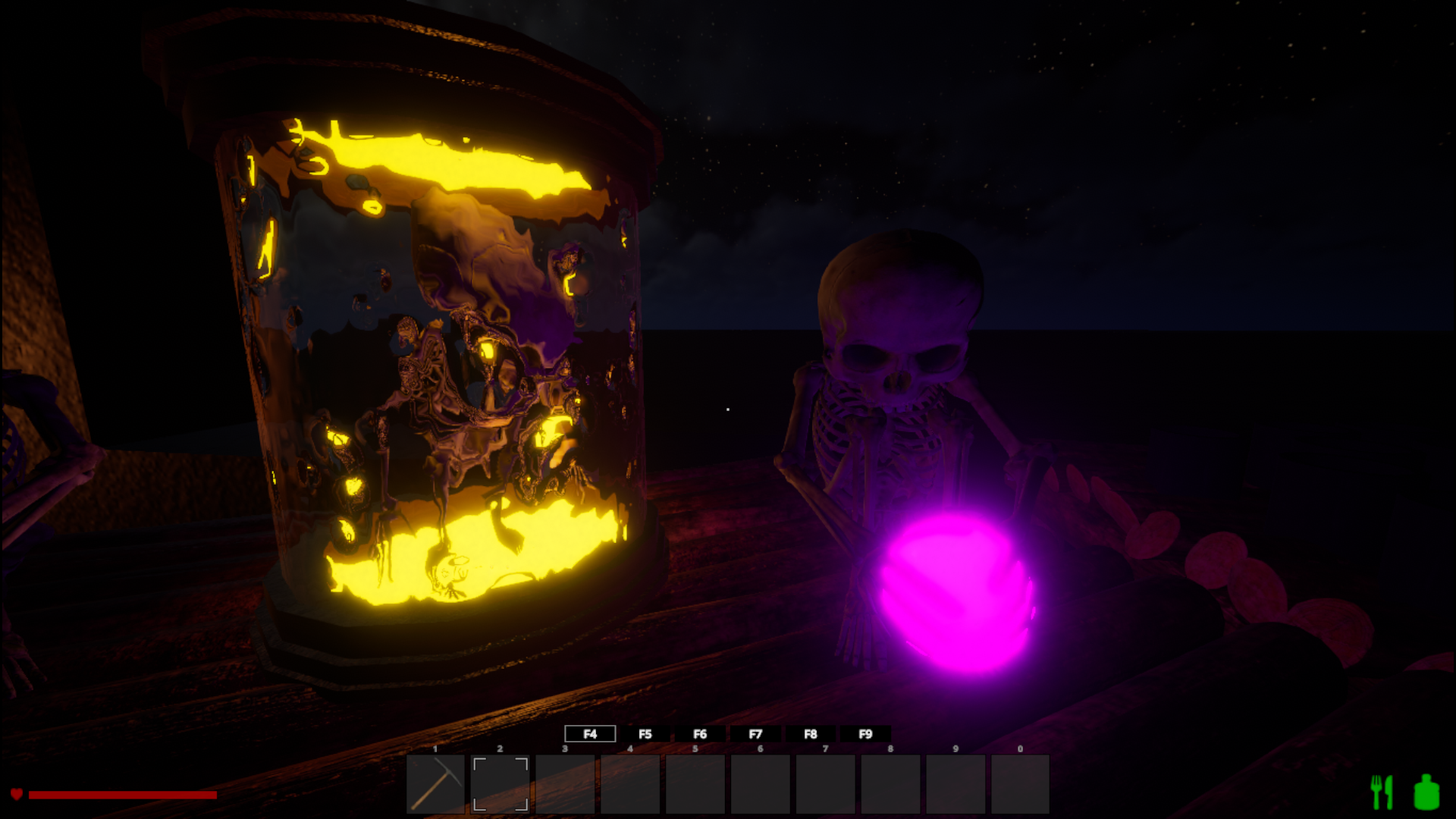Switch to the F4 hotbar page
This screenshot has width=1456, height=819.
[590, 734]
